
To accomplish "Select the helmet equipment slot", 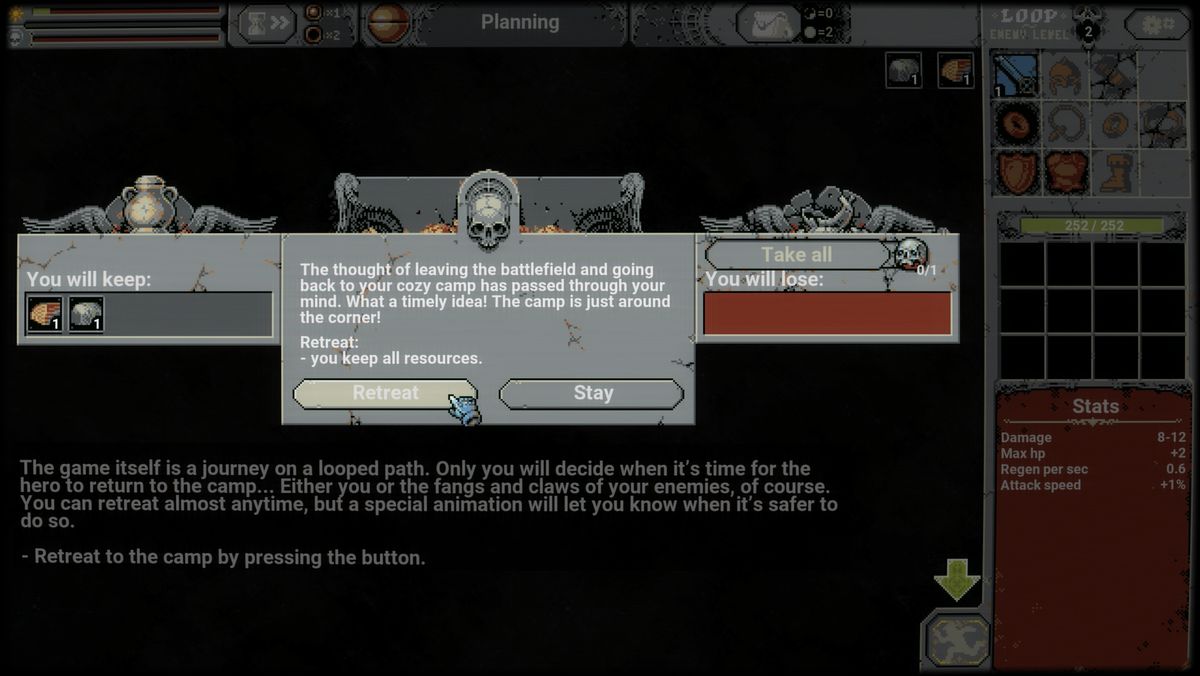I will 1064,75.
